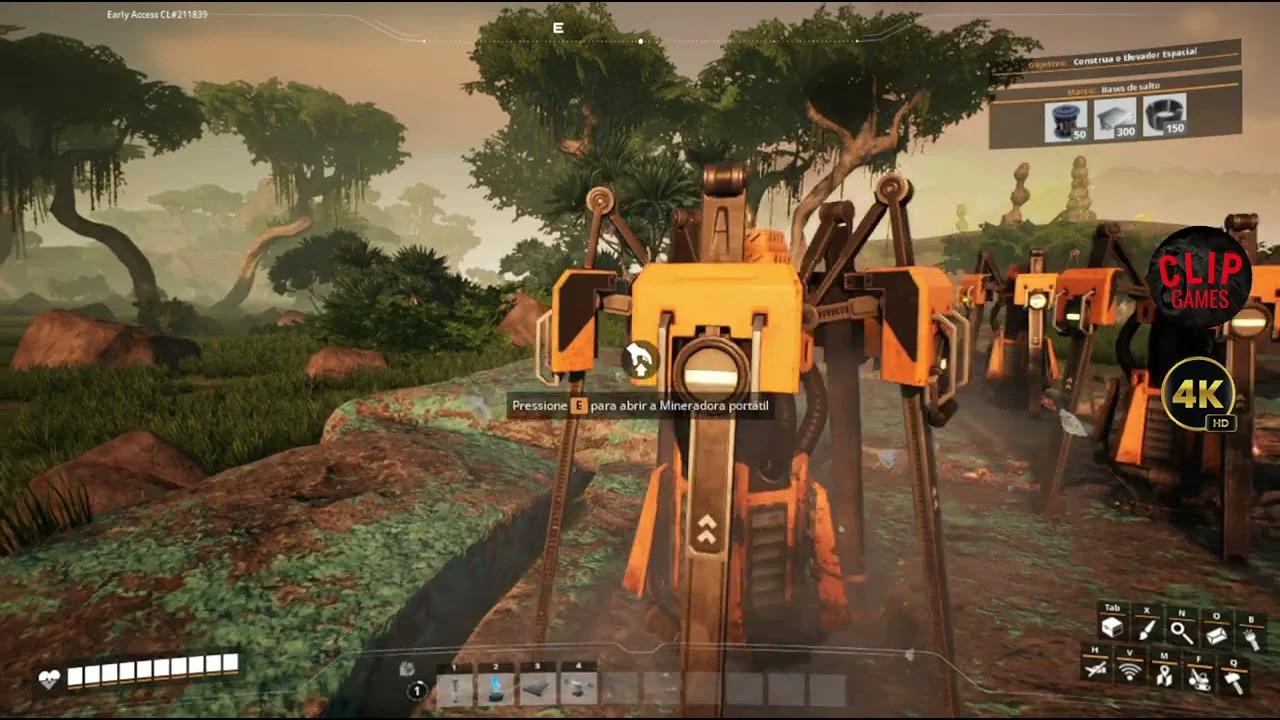Toggle the flight mode icon labeled H
The width and height of the screenshot is (1280, 720).
point(1094,670)
